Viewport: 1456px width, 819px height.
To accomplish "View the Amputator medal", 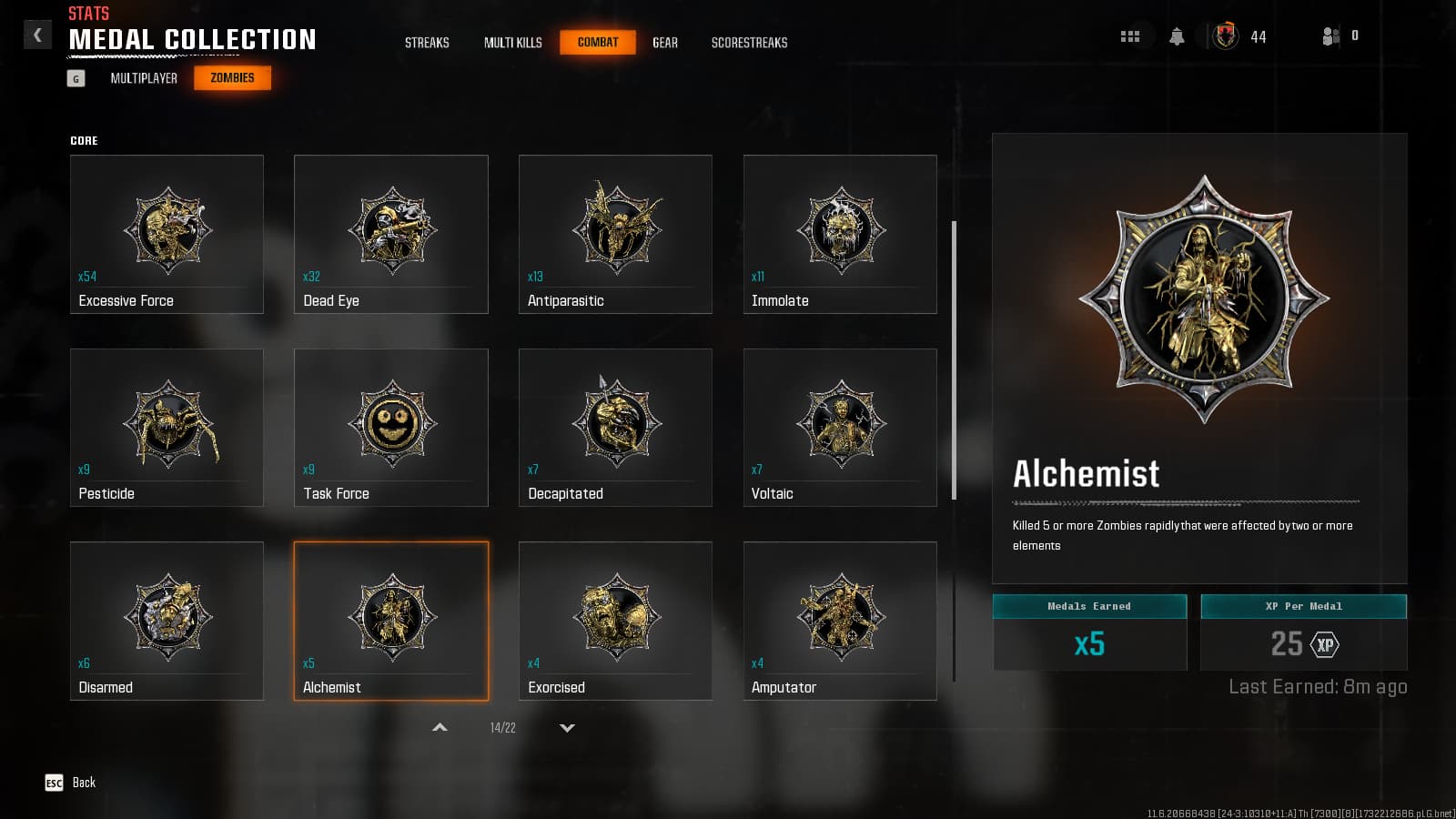I will (x=840, y=621).
